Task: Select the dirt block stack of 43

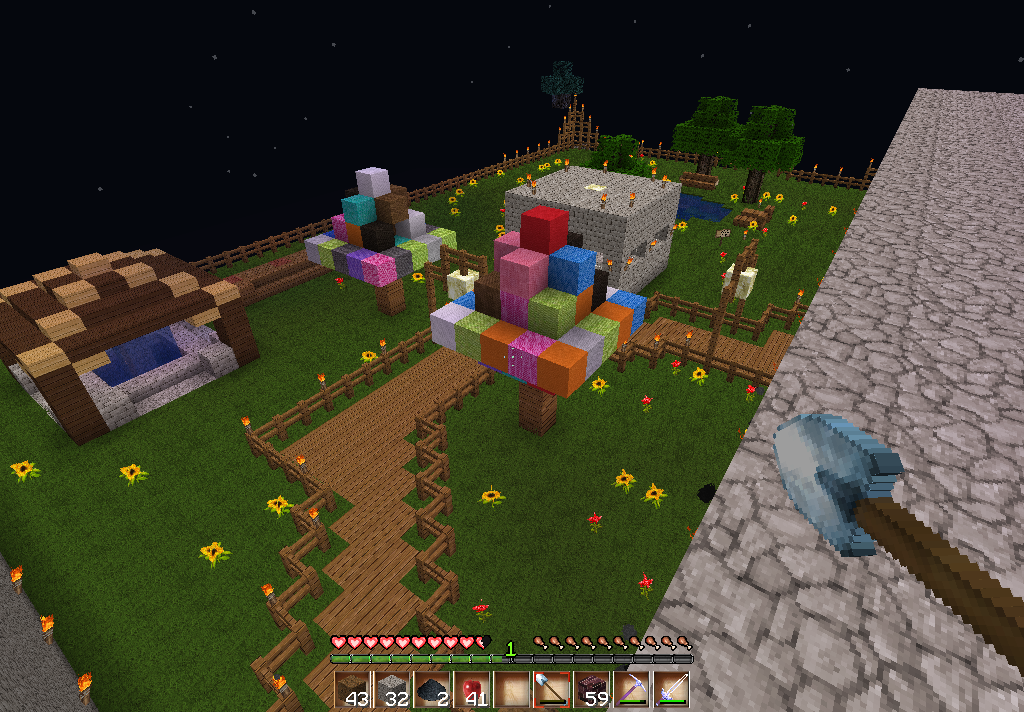Action: point(352,690)
